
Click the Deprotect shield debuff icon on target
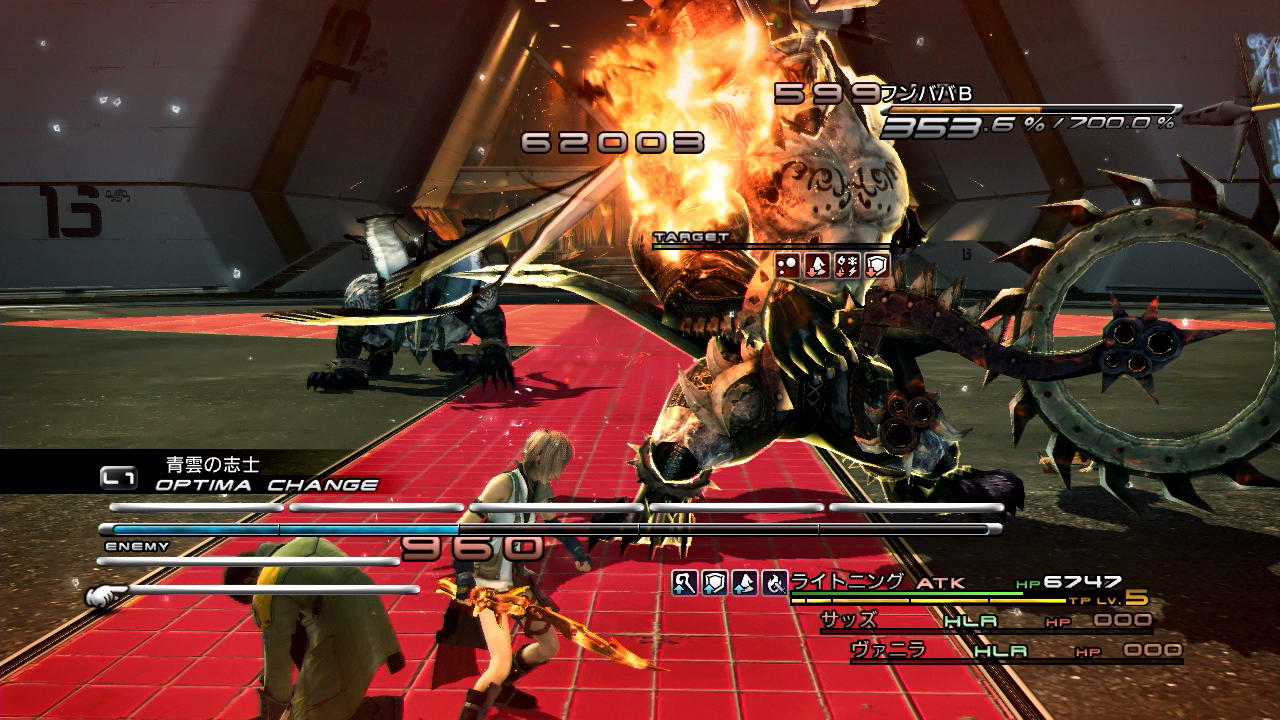pos(876,265)
